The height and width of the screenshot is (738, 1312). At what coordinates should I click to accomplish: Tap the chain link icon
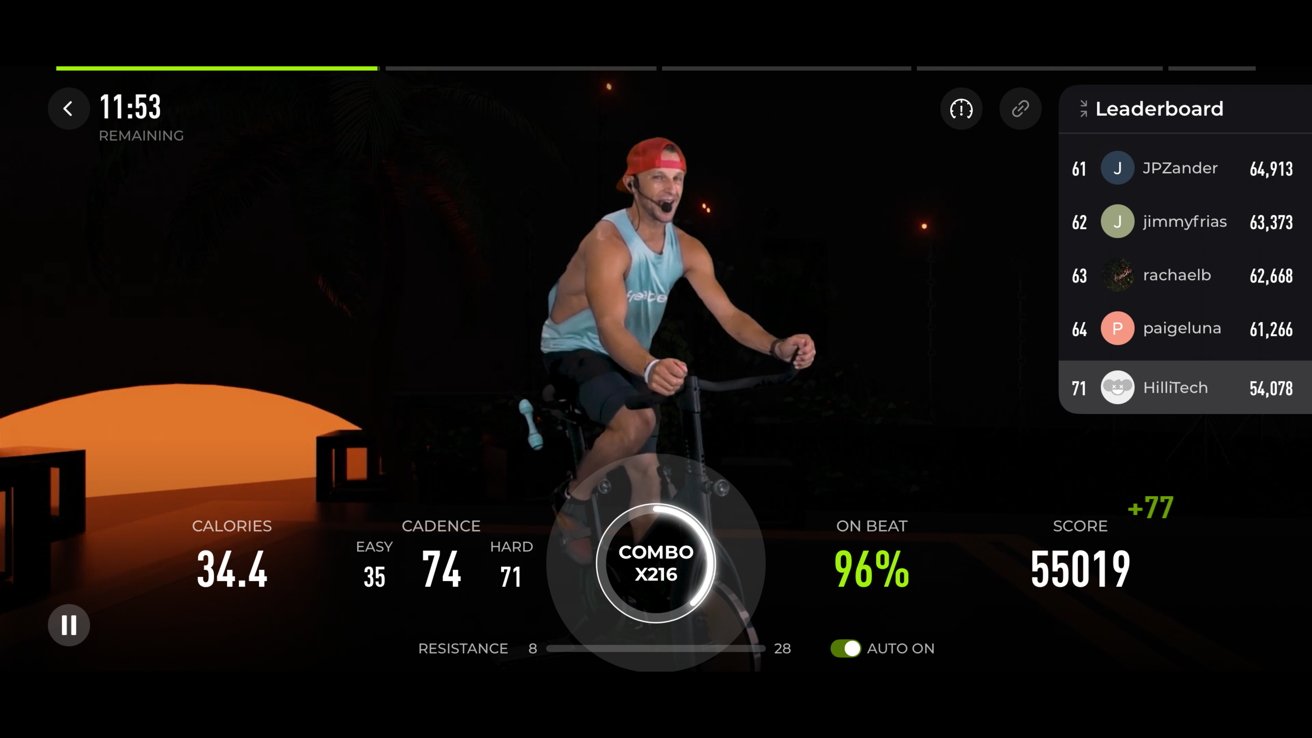tap(1020, 109)
